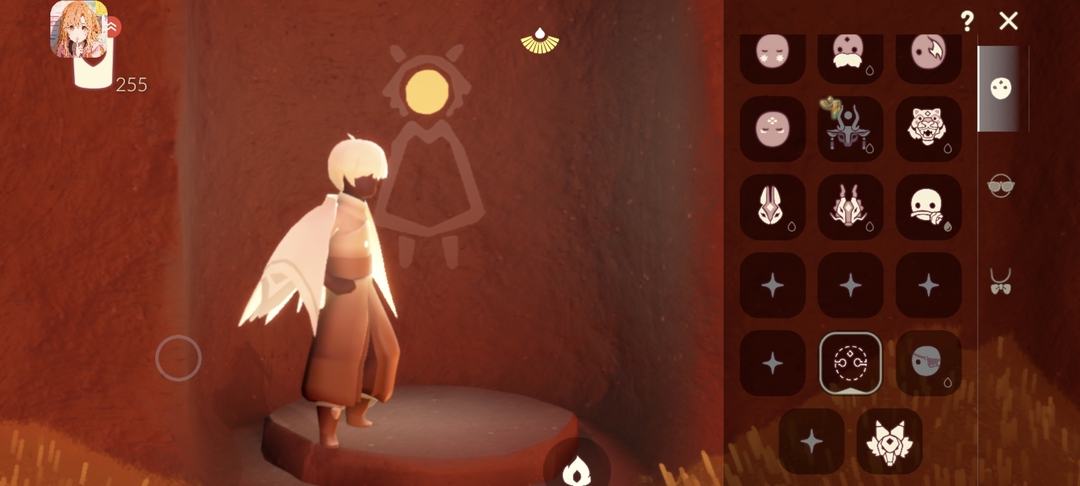
Task: Select the dashed-outline empty mask option
Action: tap(850, 363)
